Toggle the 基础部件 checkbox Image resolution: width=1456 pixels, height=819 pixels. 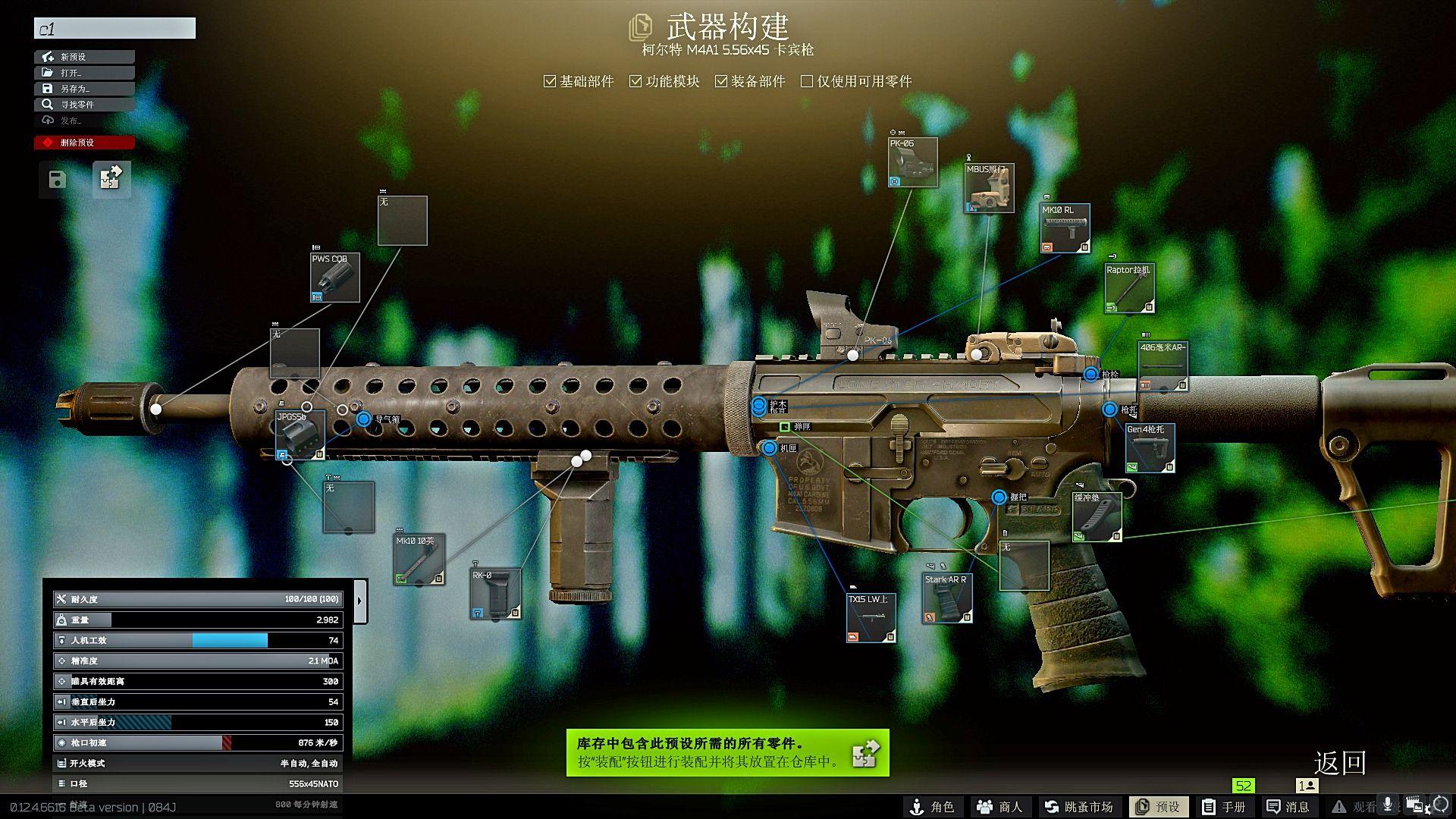tap(550, 81)
